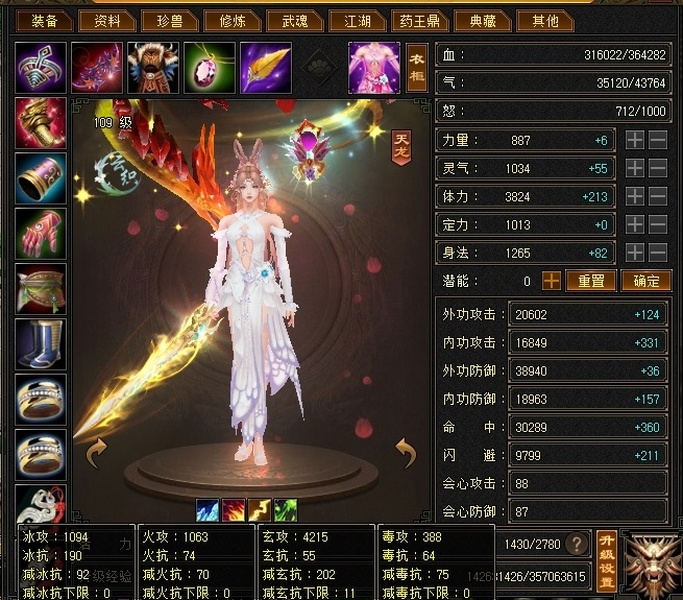The height and width of the screenshot is (600, 683).
Task: Confirm attribute points with 确定
Action: point(645,281)
